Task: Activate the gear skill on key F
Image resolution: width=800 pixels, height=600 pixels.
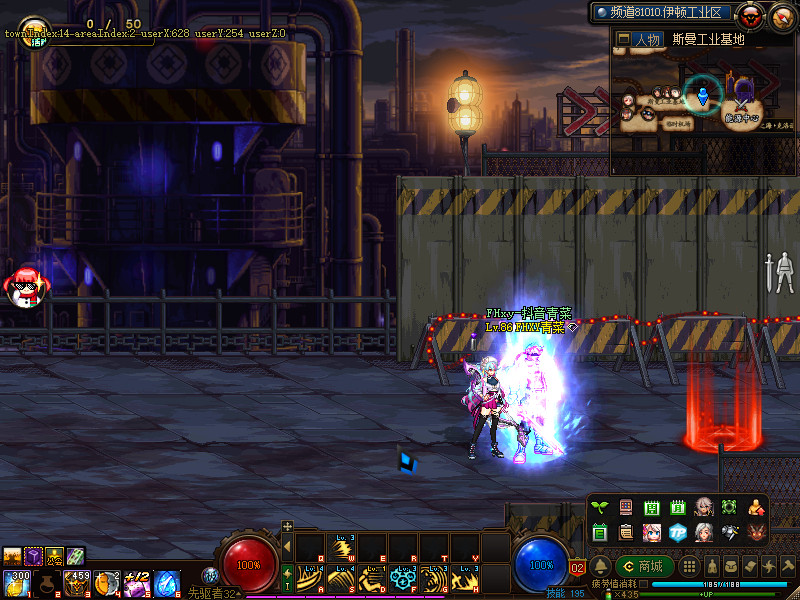Action: click(x=403, y=579)
